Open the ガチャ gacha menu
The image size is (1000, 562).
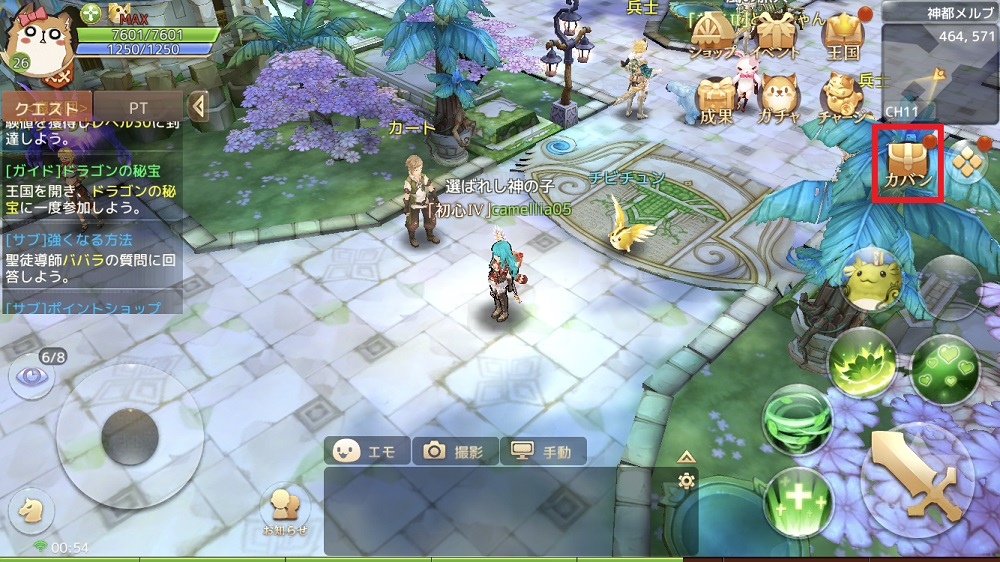(x=778, y=99)
